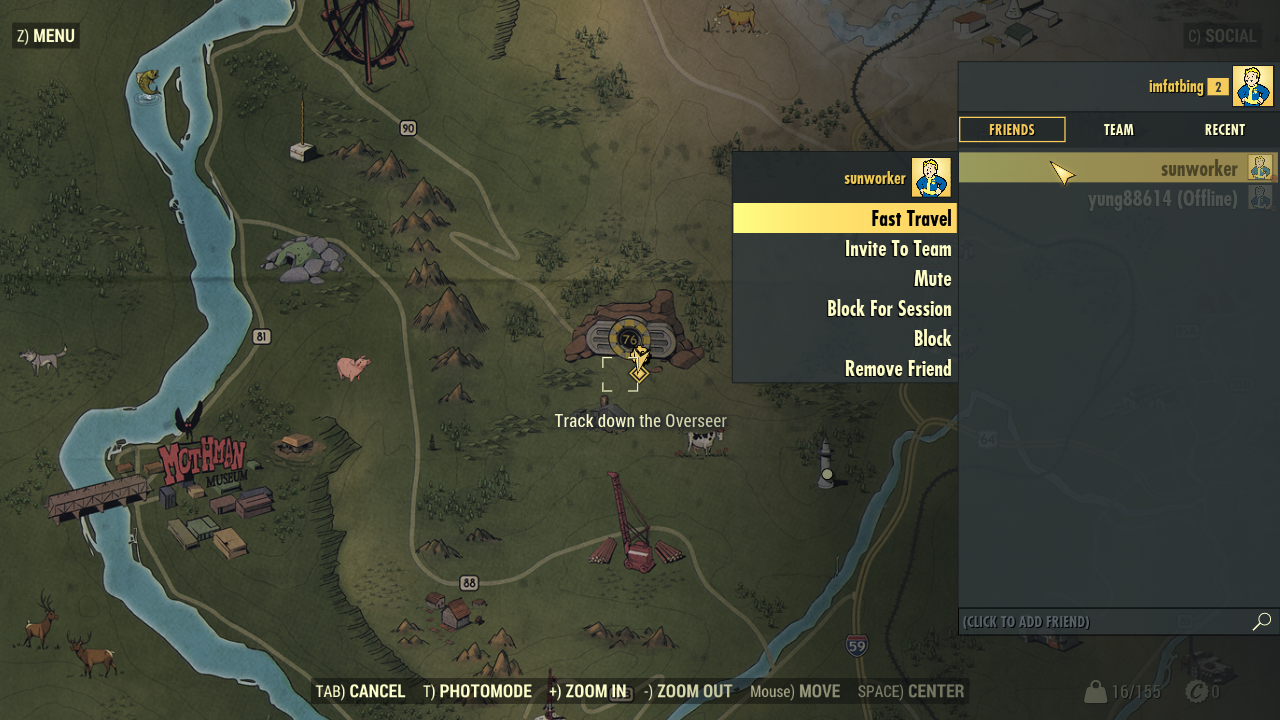Screen dimensions: 1280x720
Task: Select the offline friend yung88614
Action: (1117, 199)
